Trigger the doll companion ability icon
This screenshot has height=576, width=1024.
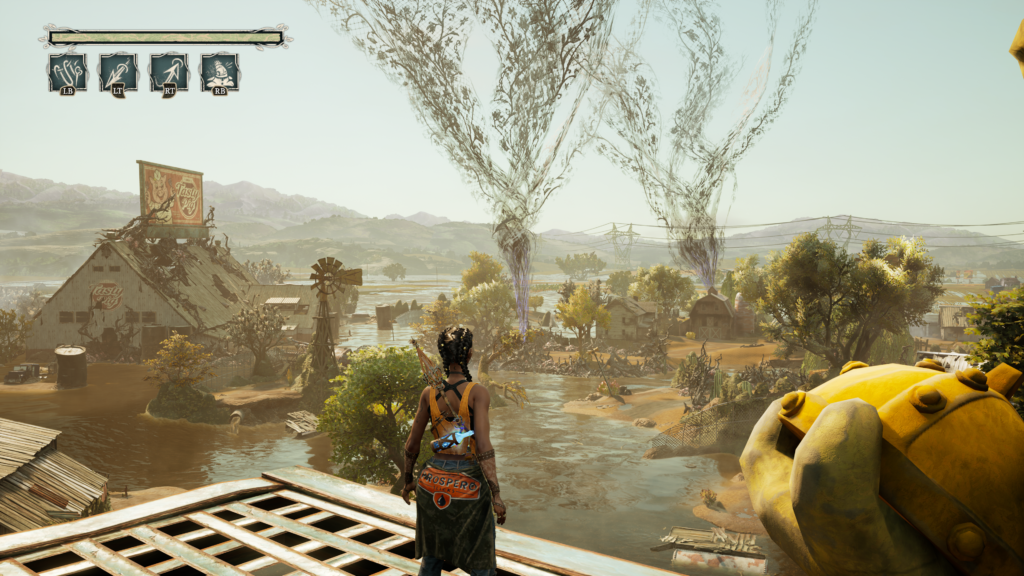219,73
